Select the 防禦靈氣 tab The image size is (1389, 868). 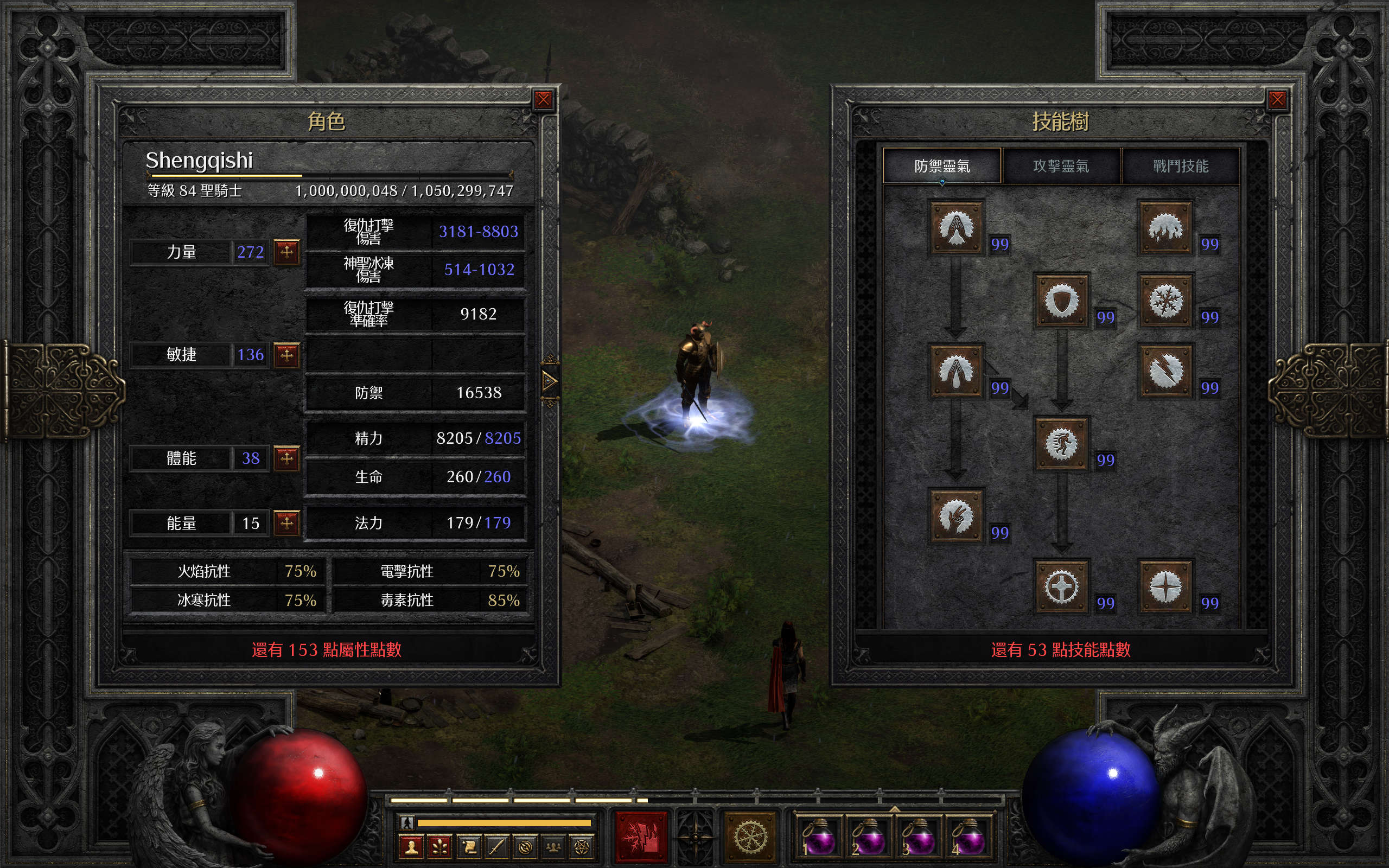point(942,166)
